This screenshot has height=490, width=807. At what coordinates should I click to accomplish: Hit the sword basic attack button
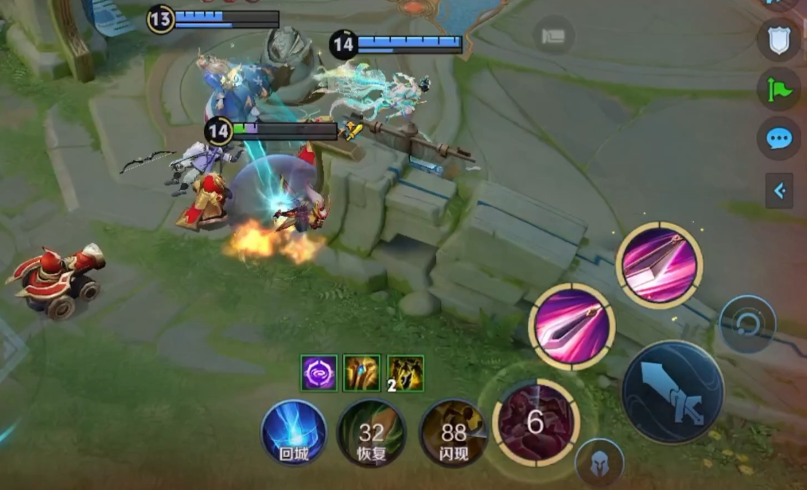(x=672, y=391)
